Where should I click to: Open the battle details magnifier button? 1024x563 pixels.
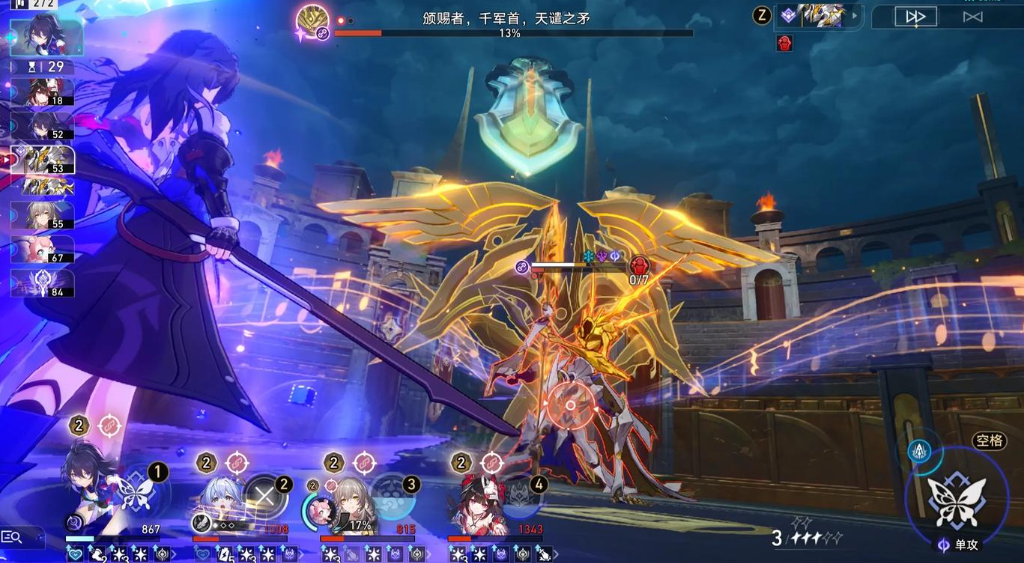(x=13, y=537)
